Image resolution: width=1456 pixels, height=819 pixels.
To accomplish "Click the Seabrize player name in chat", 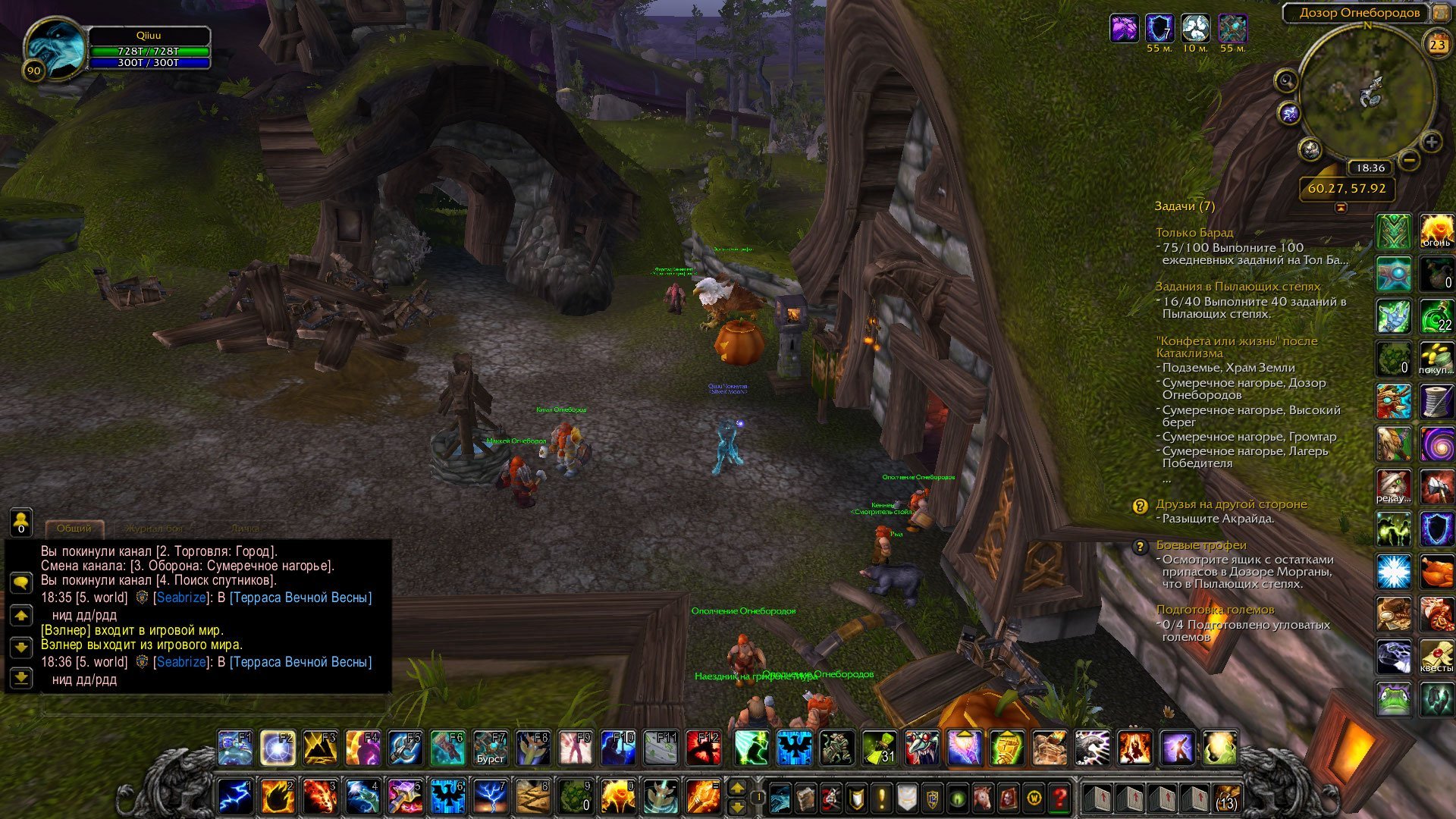I will tap(181, 598).
